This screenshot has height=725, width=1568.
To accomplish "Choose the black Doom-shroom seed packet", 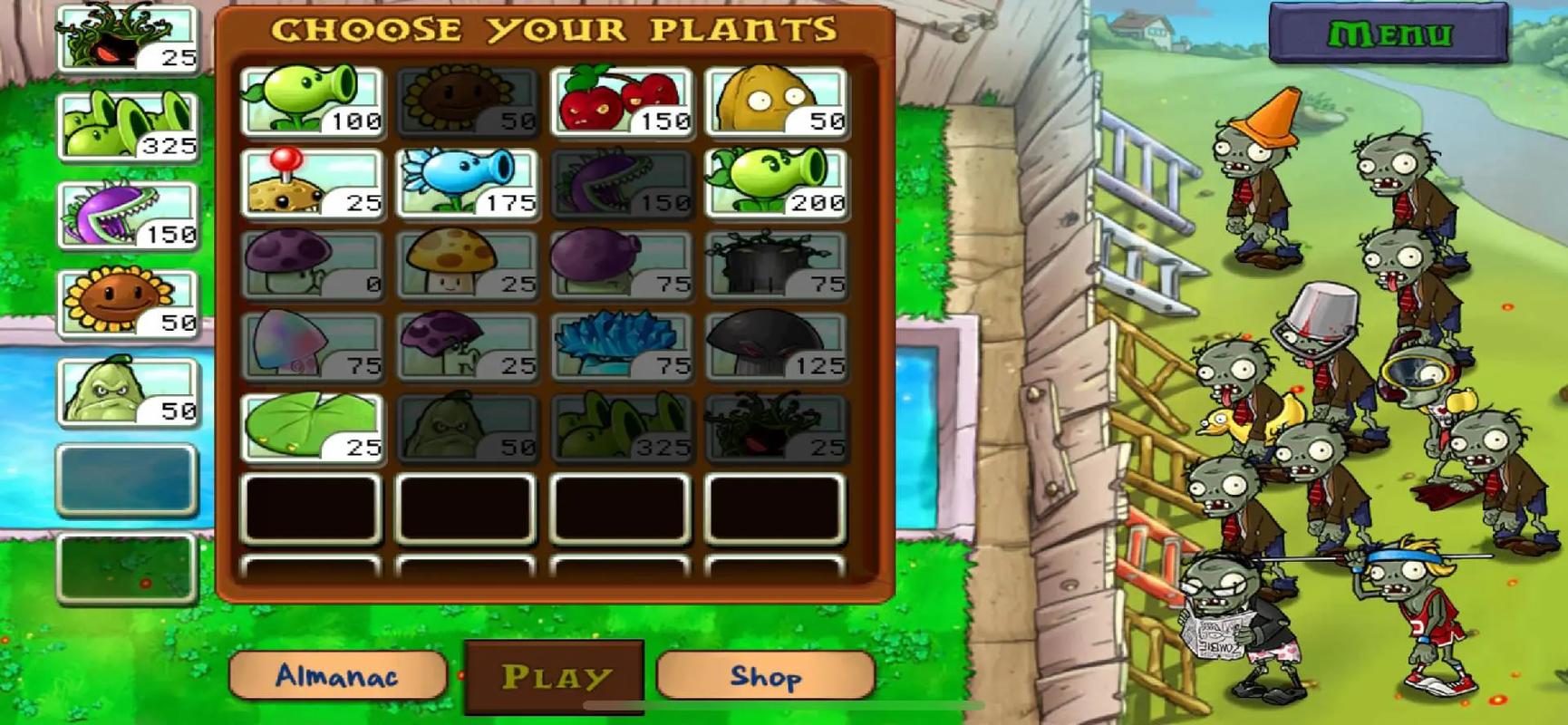I will (x=777, y=346).
